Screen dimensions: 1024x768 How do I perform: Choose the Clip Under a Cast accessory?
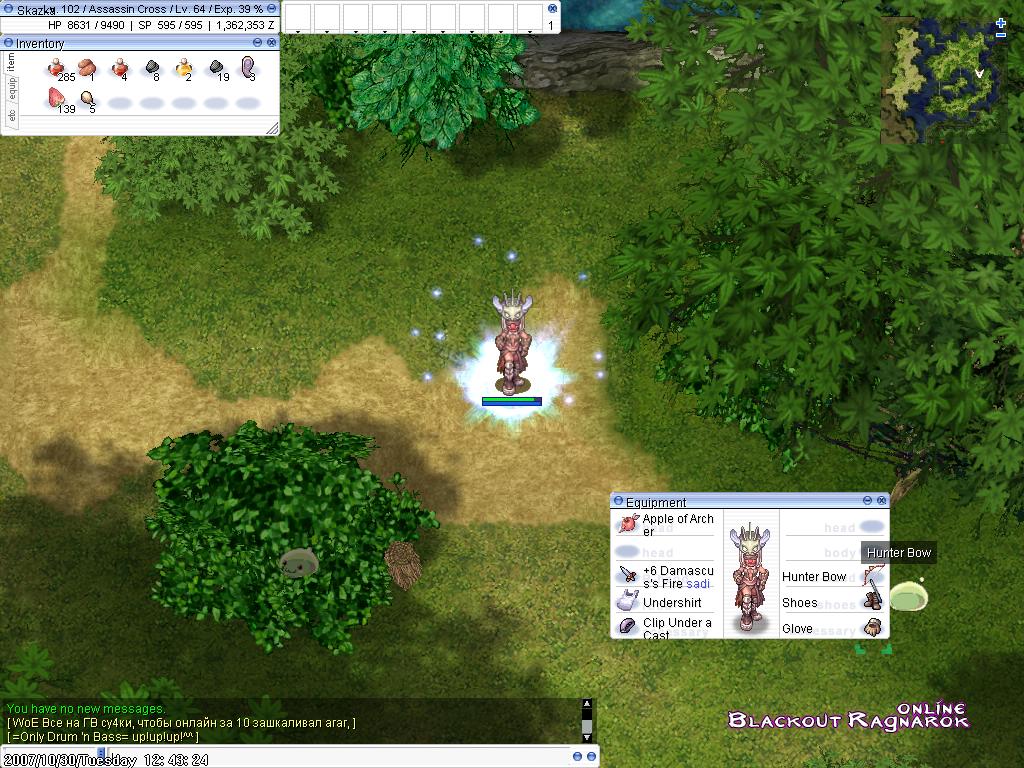click(x=628, y=627)
